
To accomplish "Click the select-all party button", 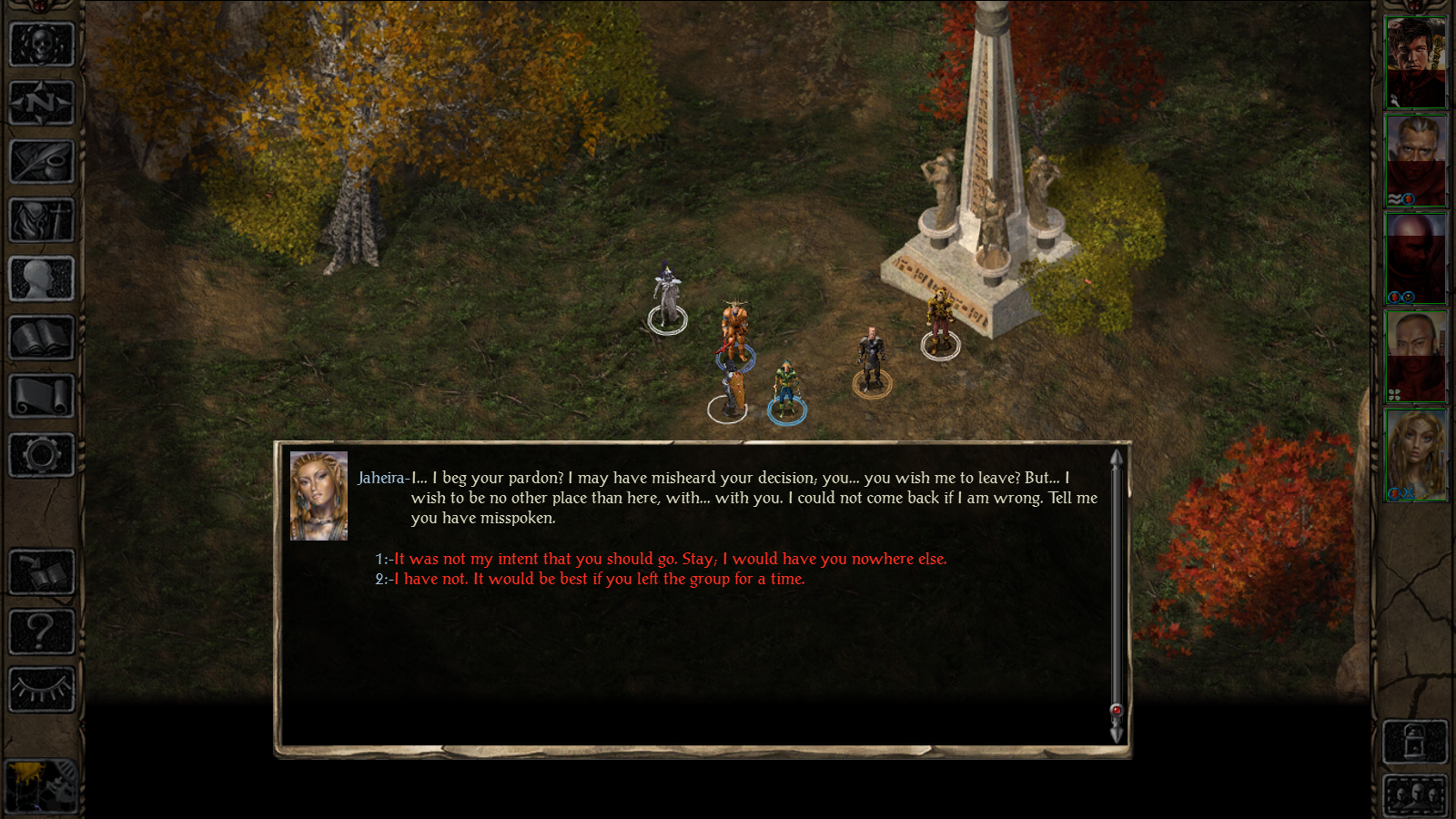I will (1414, 796).
